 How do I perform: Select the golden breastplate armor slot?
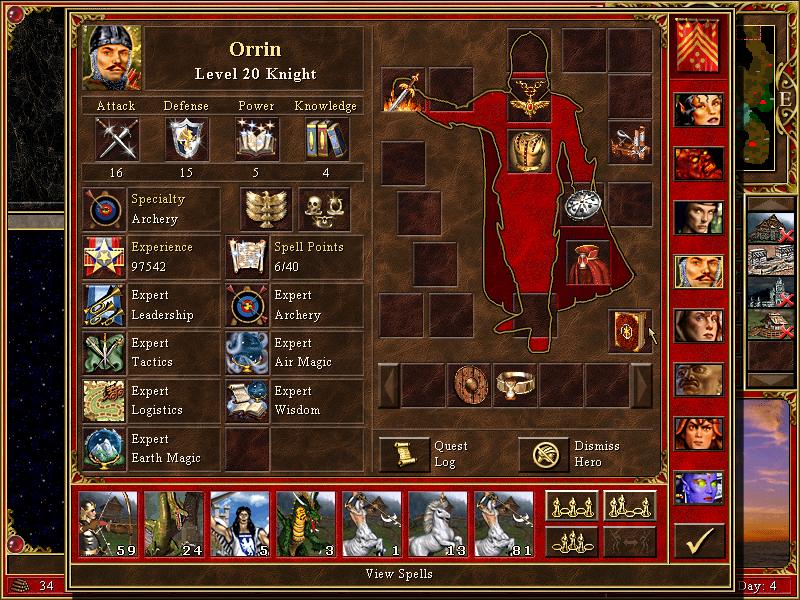click(529, 152)
